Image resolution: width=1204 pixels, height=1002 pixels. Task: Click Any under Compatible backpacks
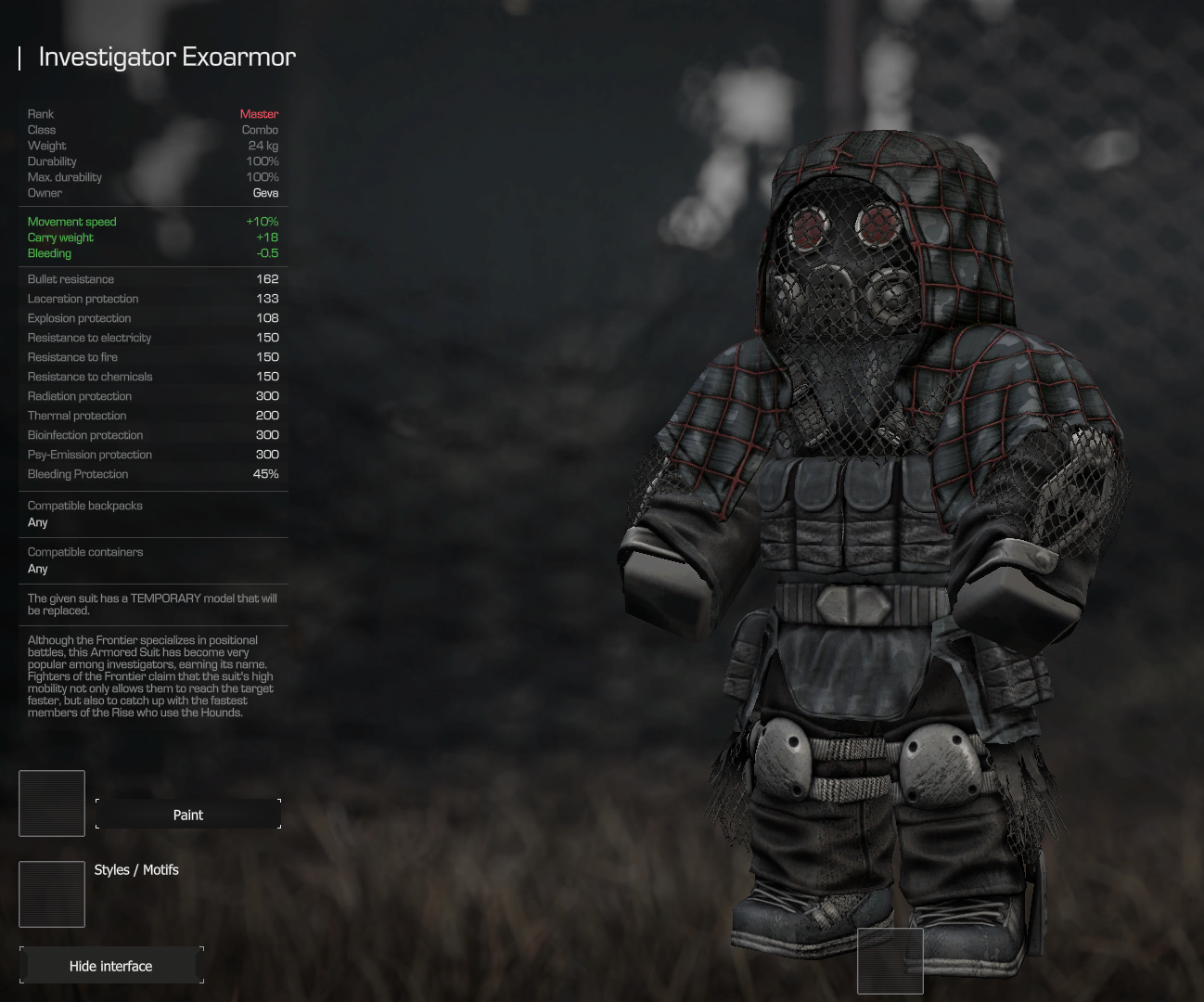click(x=37, y=522)
